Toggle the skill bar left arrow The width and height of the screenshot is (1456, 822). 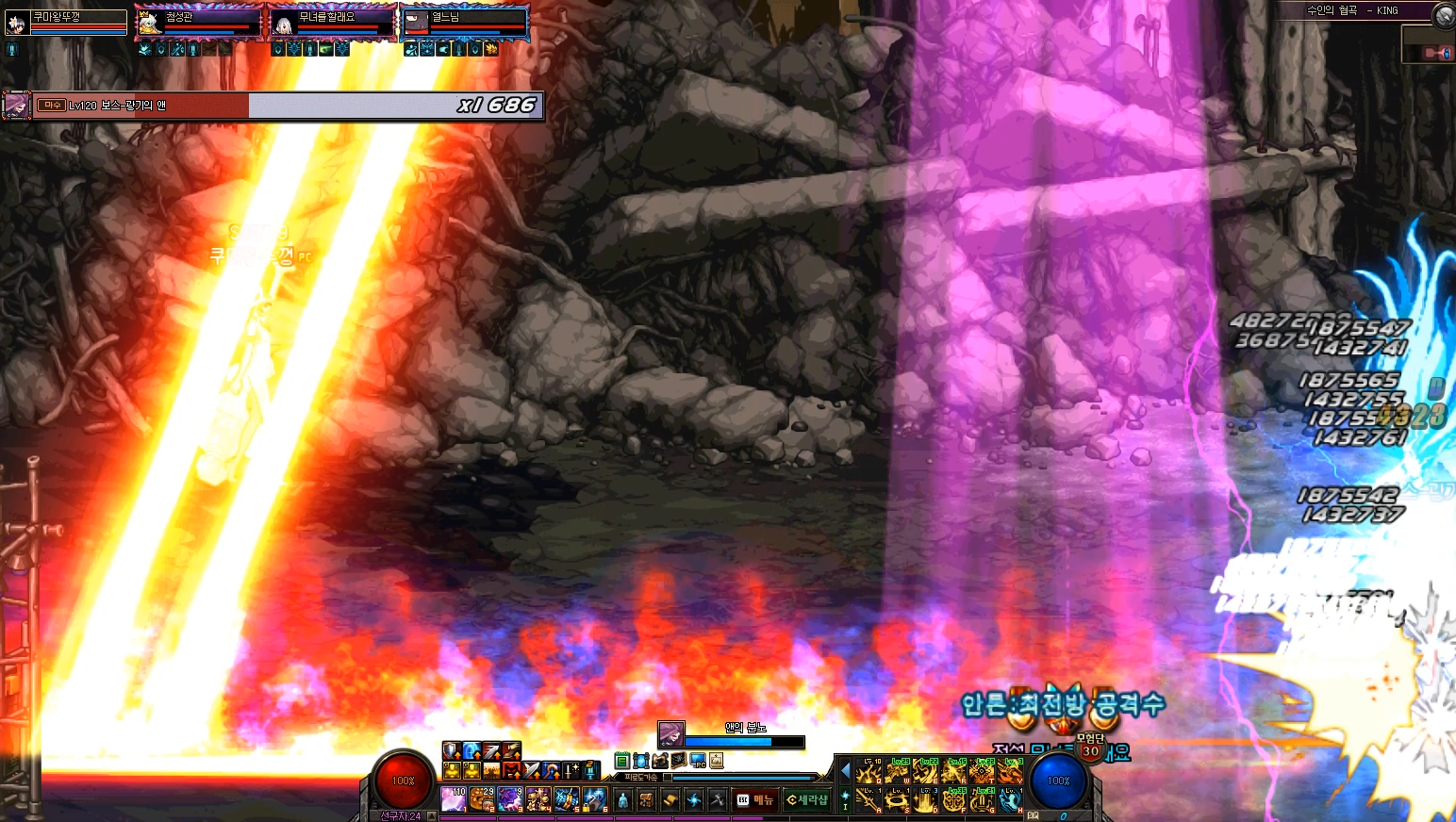pyautogui.click(x=845, y=771)
